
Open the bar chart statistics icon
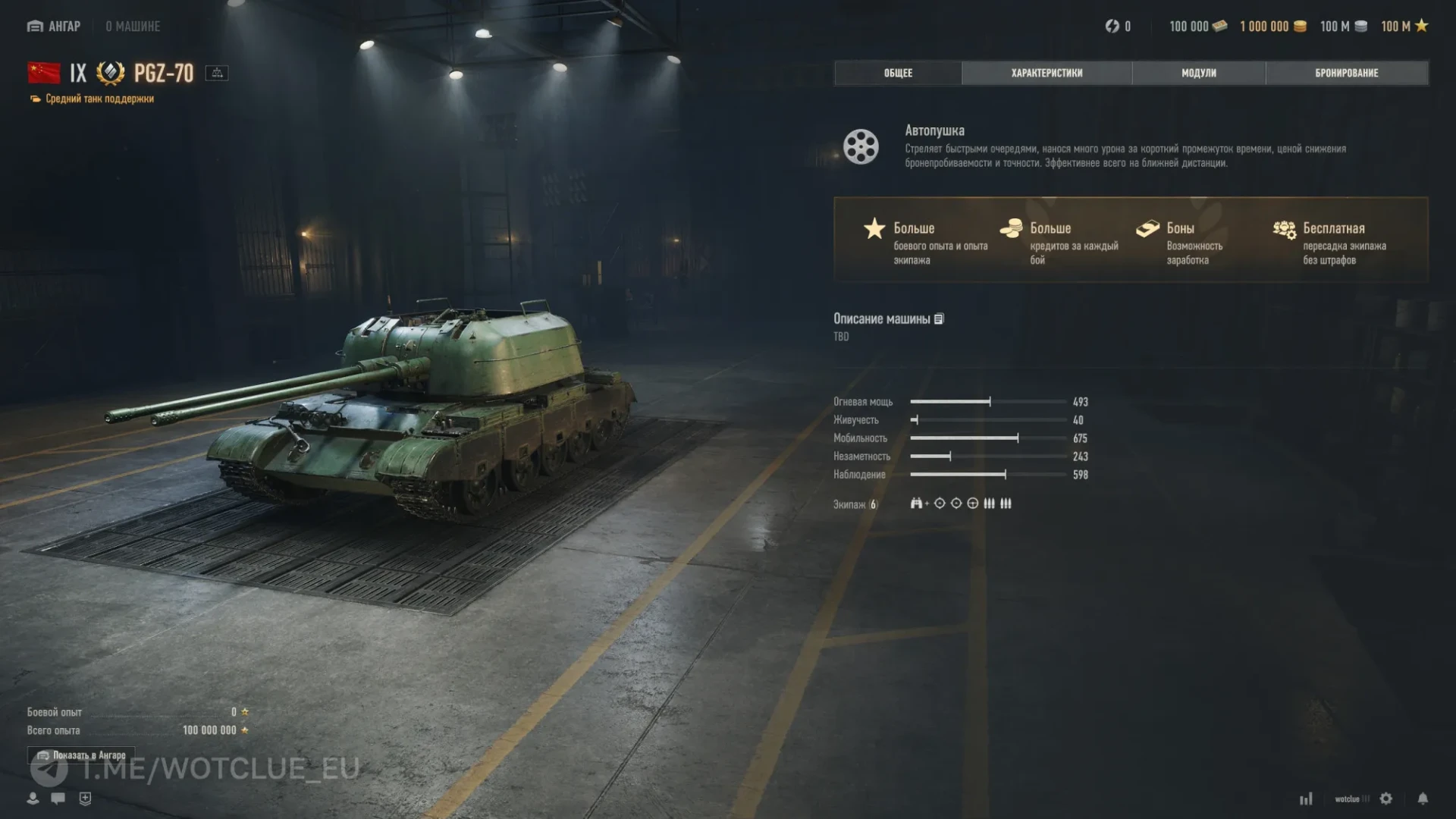click(x=1306, y=799)
